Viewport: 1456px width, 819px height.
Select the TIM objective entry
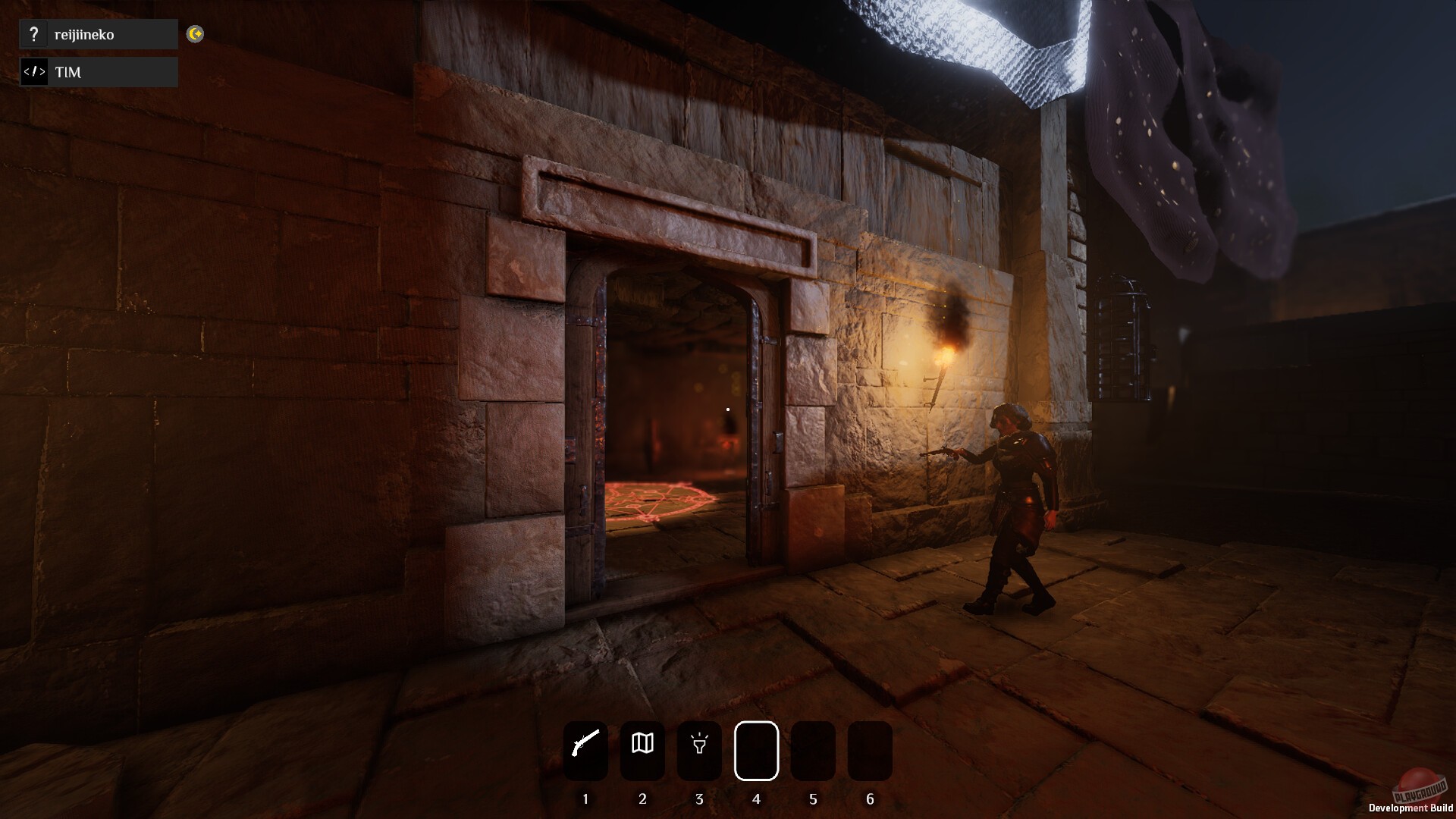pos(99,72)
